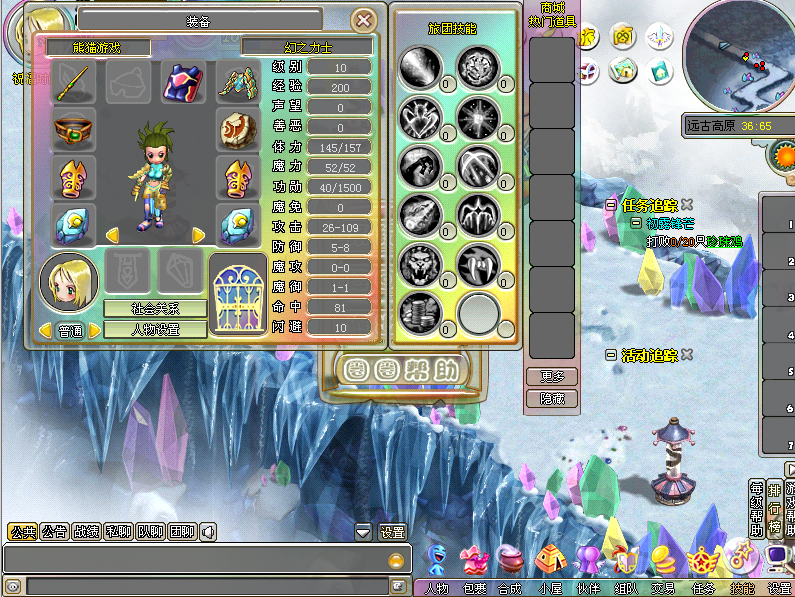Viewport: 795px width, 597px height.
Task: Close the 装备 equipment window
Action: 365,19
